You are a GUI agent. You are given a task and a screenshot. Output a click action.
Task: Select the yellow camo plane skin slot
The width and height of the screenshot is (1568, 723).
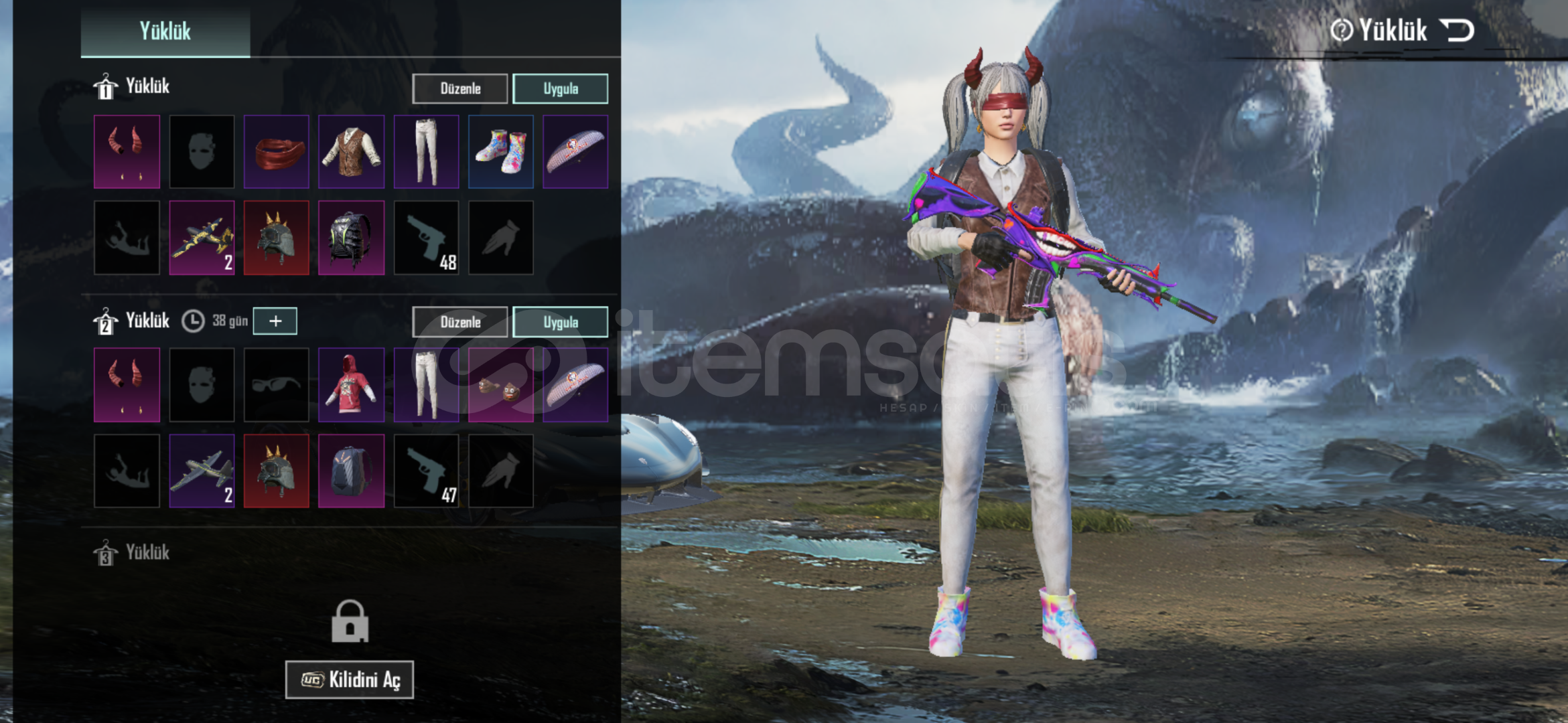(x=202, y=238)
